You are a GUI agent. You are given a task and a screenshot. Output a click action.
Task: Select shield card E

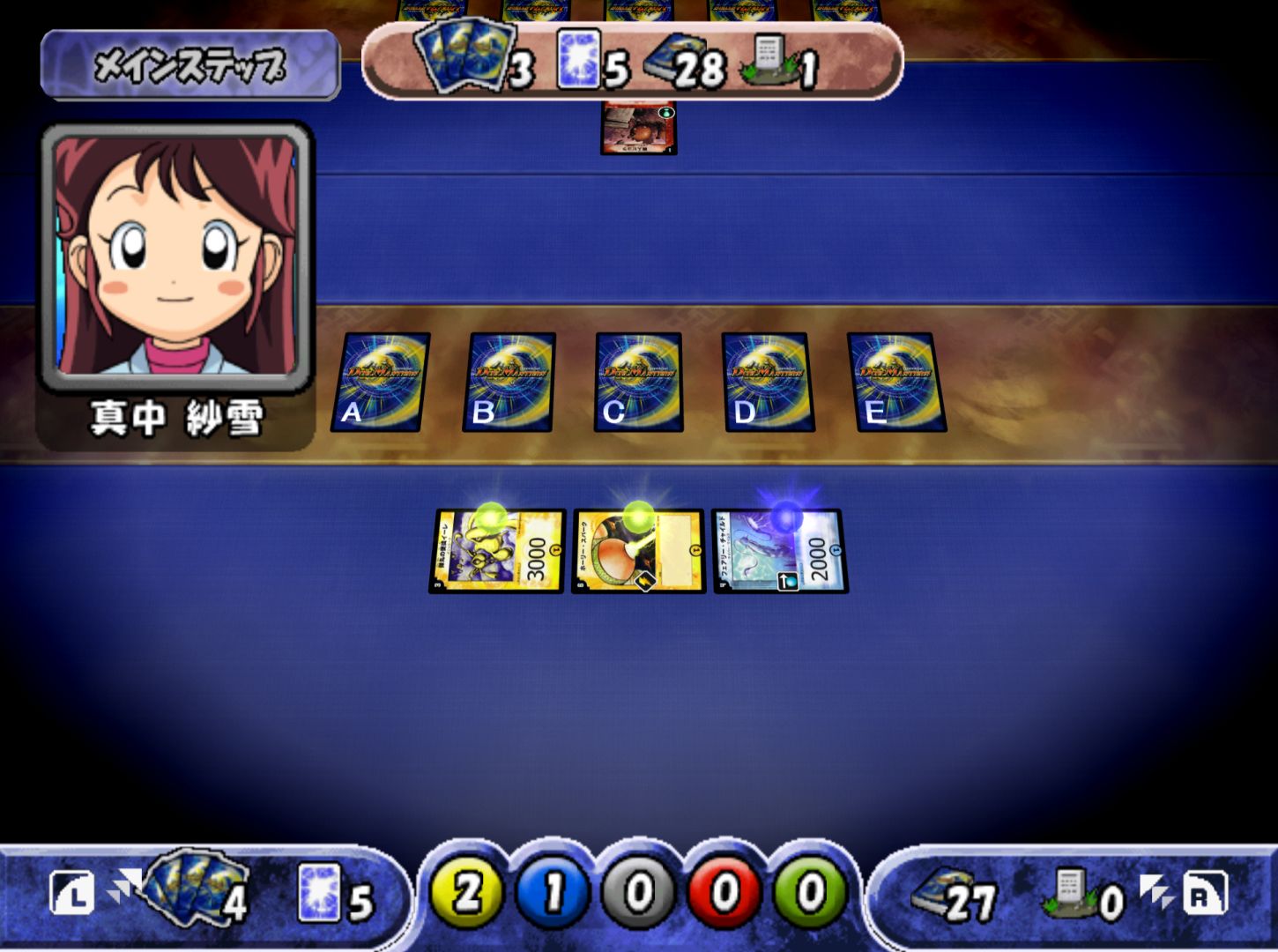coord(896,382)
